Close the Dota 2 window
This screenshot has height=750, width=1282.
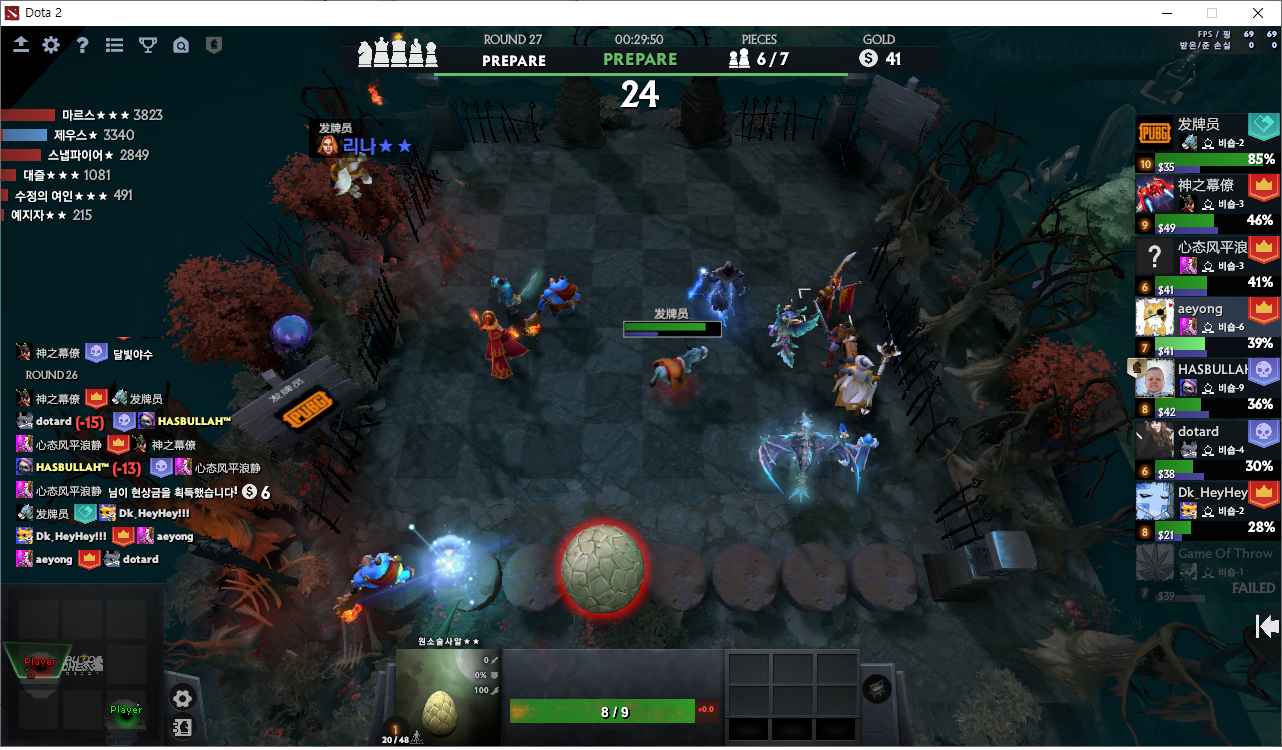1258,13
